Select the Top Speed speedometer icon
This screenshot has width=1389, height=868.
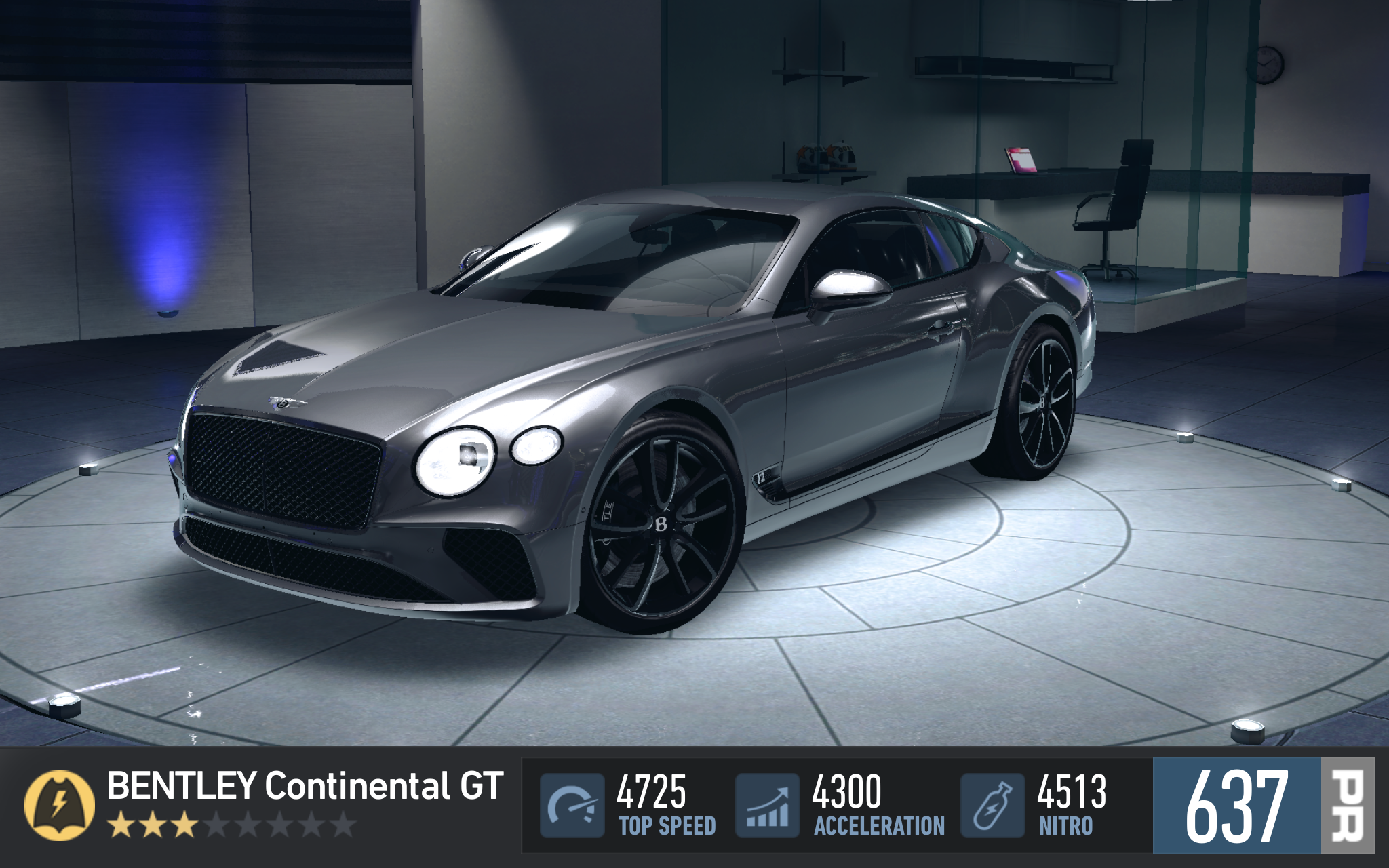click(572, 805)
